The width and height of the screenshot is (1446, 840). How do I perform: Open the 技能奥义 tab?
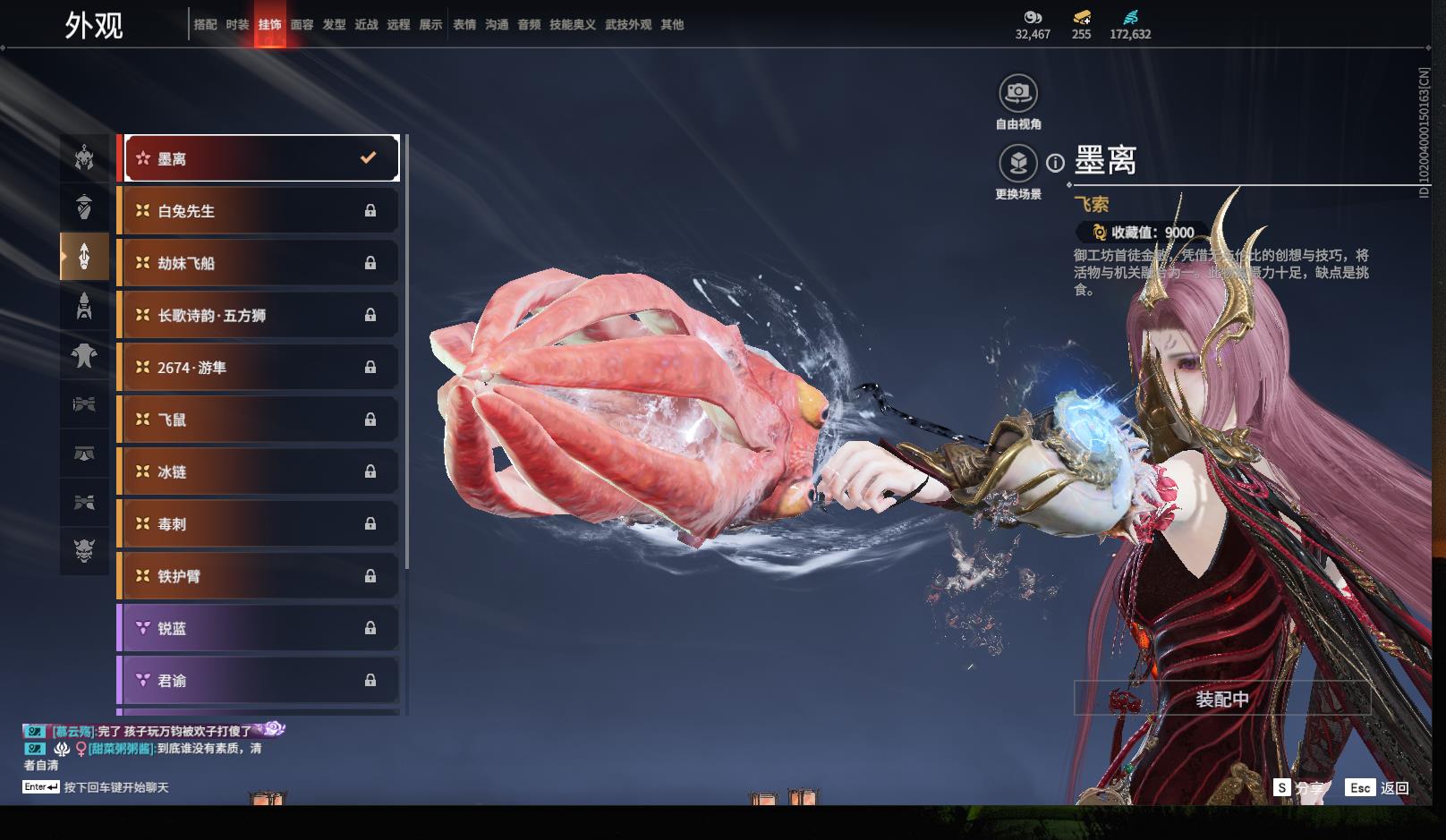(x=572, y=25)
